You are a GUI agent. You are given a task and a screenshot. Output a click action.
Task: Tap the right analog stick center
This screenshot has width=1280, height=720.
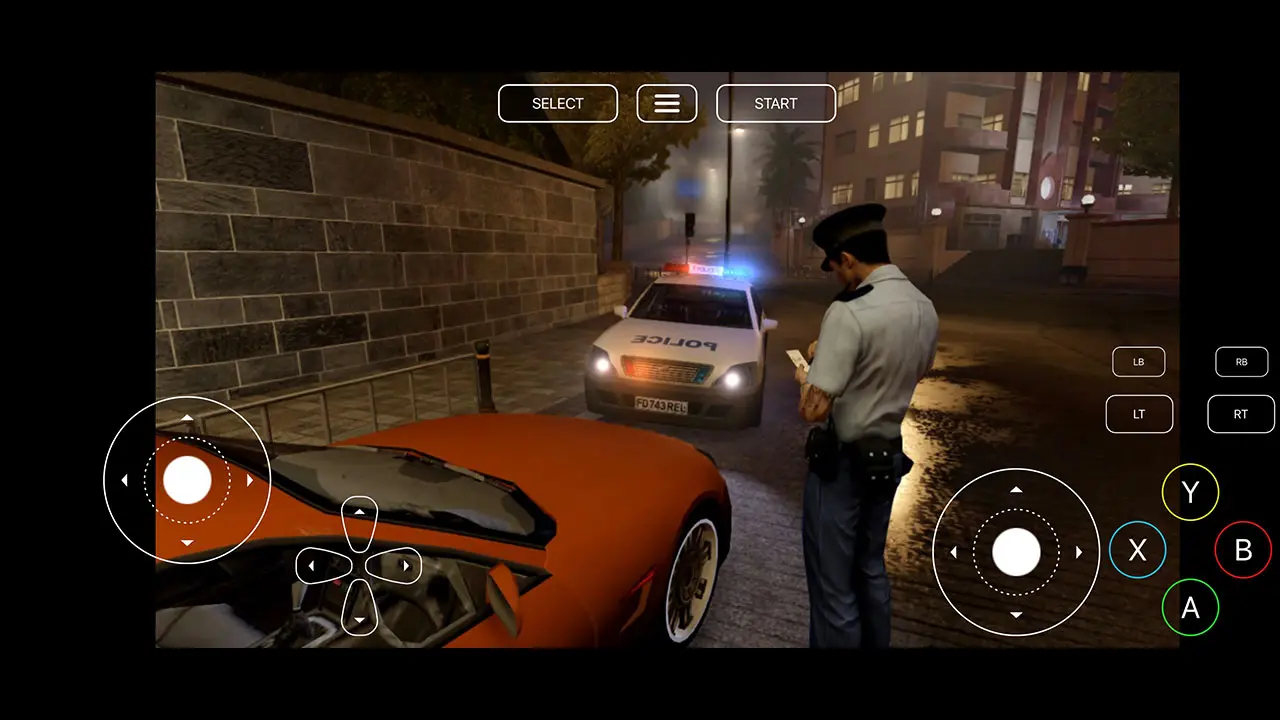pos(1016,550)
